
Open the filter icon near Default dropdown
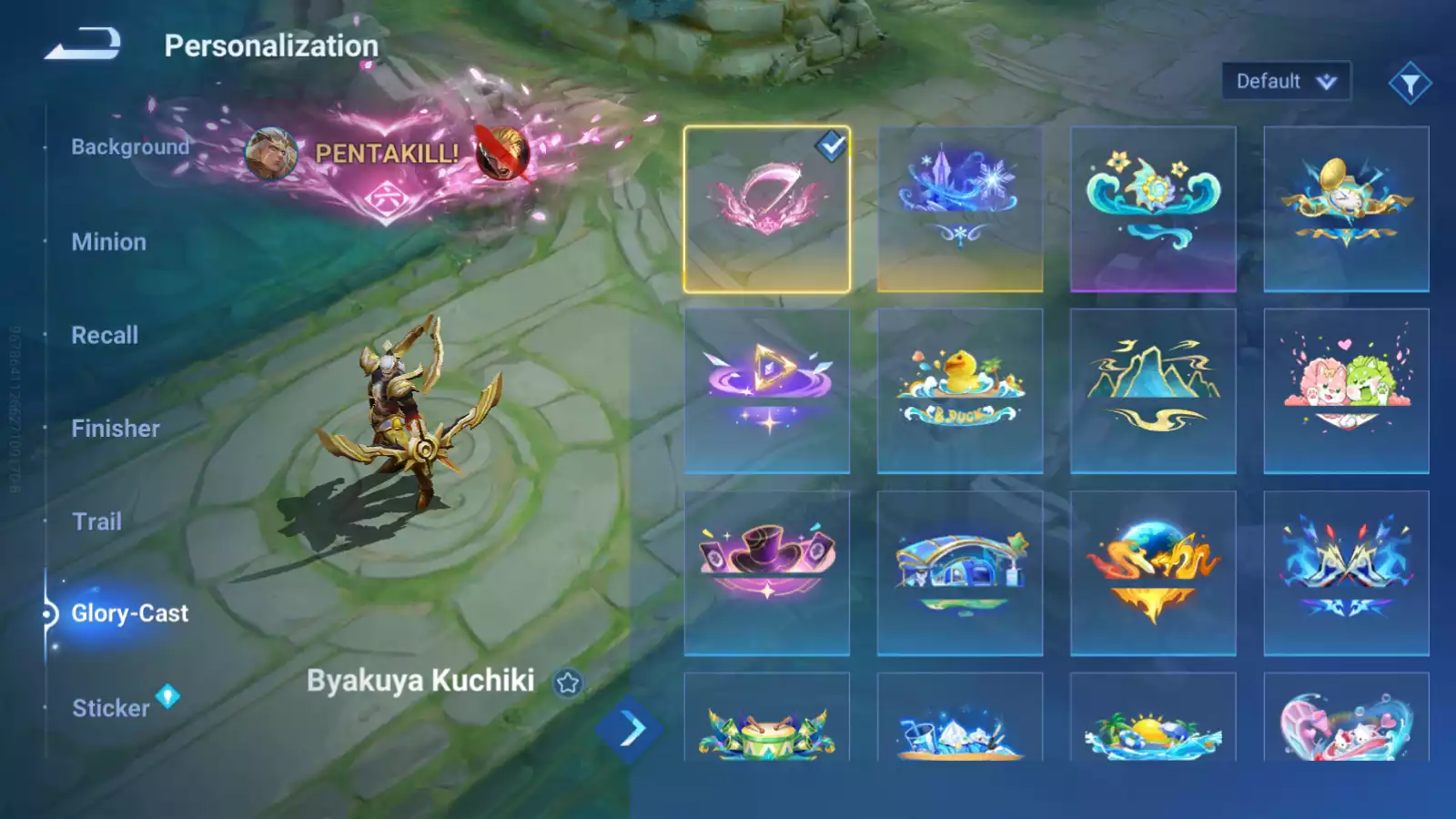[1410, 80]
